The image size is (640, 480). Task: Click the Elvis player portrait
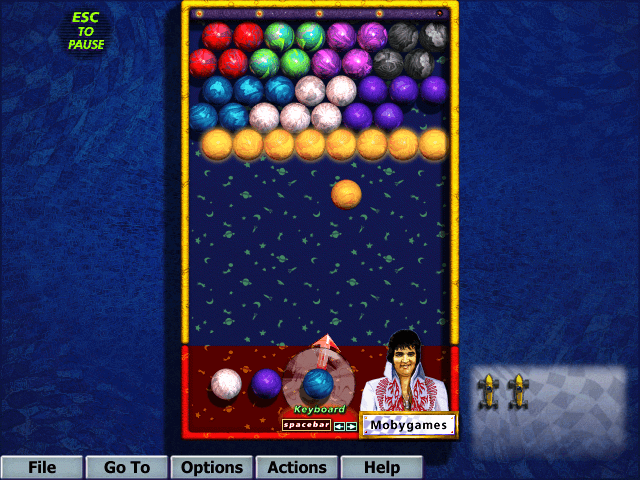point(405,369)
